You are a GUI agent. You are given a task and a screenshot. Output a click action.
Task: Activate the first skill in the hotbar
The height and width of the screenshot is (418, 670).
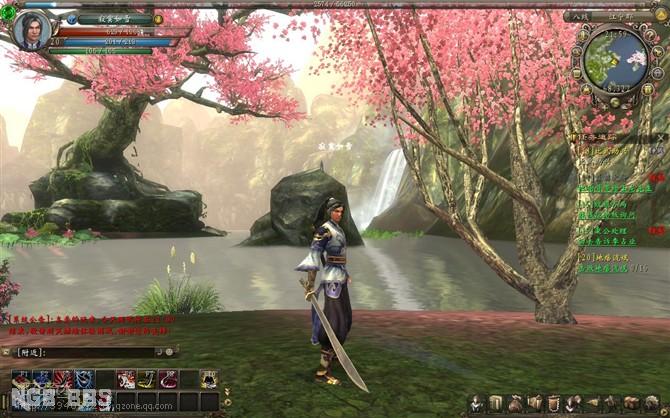coord(22,379)
